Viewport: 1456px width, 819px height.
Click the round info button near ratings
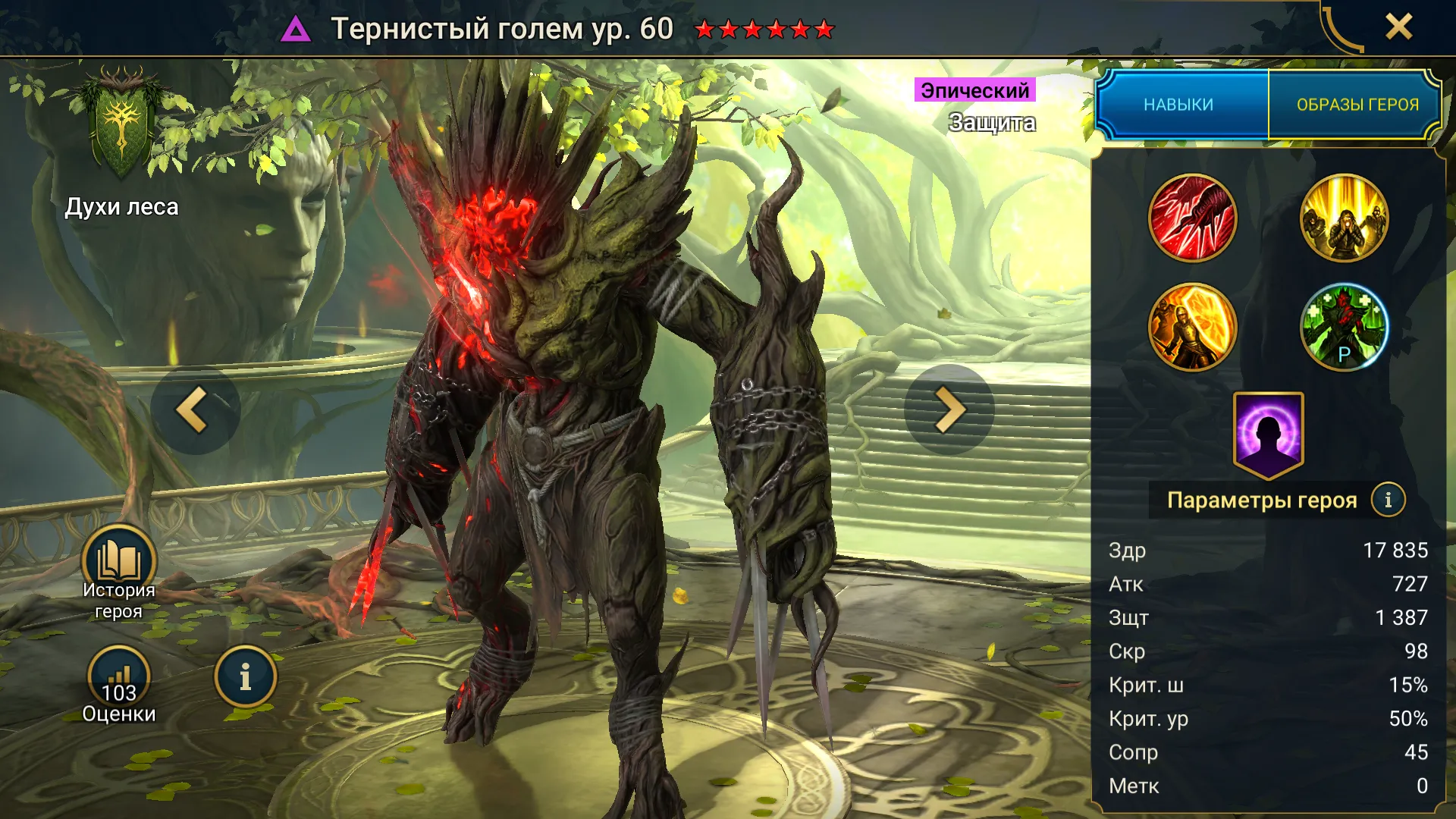[x=245, y=677]
